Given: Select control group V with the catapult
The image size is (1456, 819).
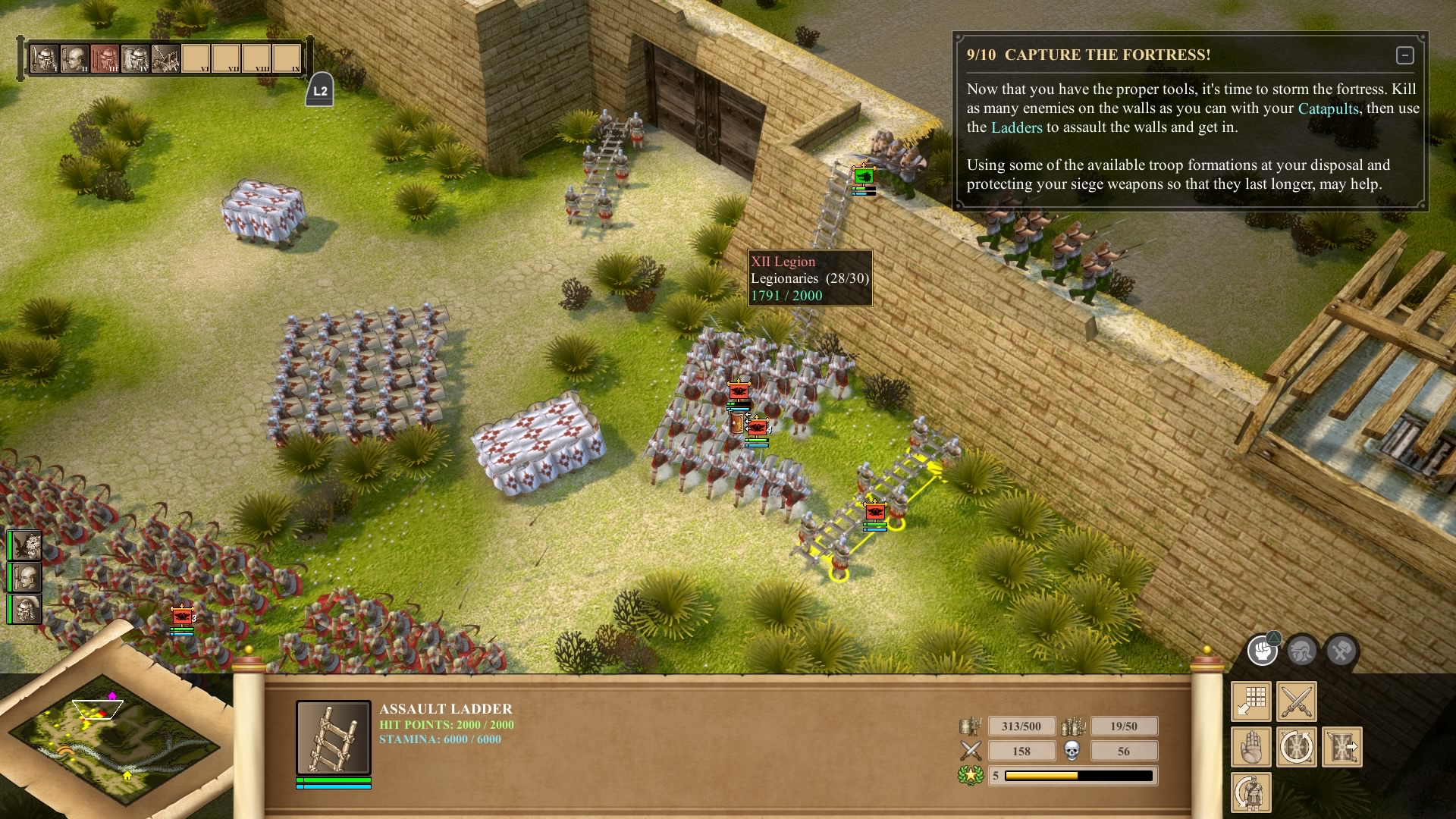Looking at the screenshot, I should pos(165,58).
